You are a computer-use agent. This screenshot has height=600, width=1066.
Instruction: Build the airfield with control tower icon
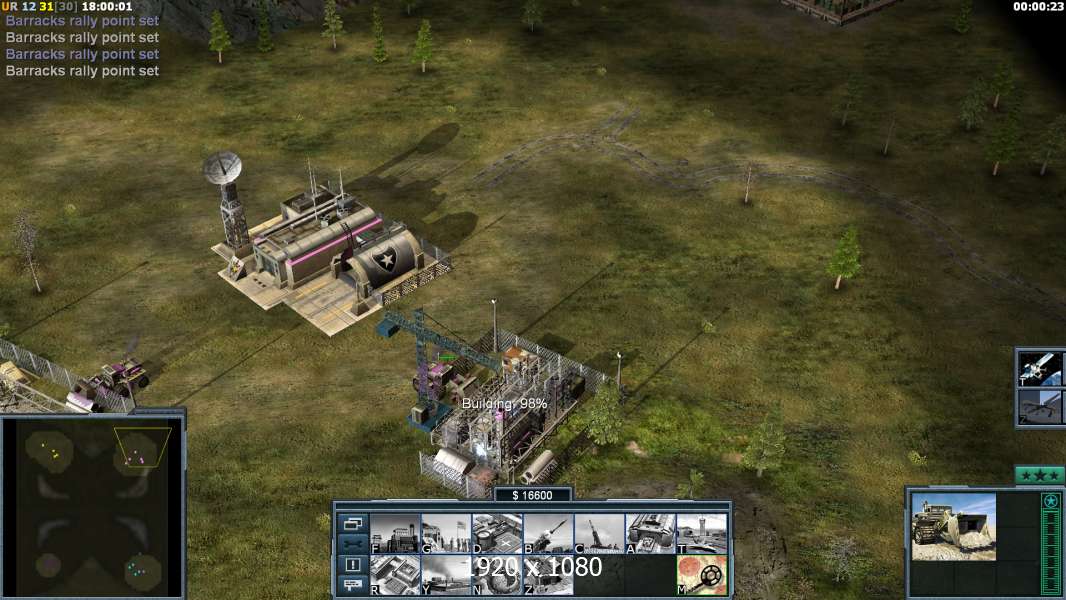pos(702,533)
